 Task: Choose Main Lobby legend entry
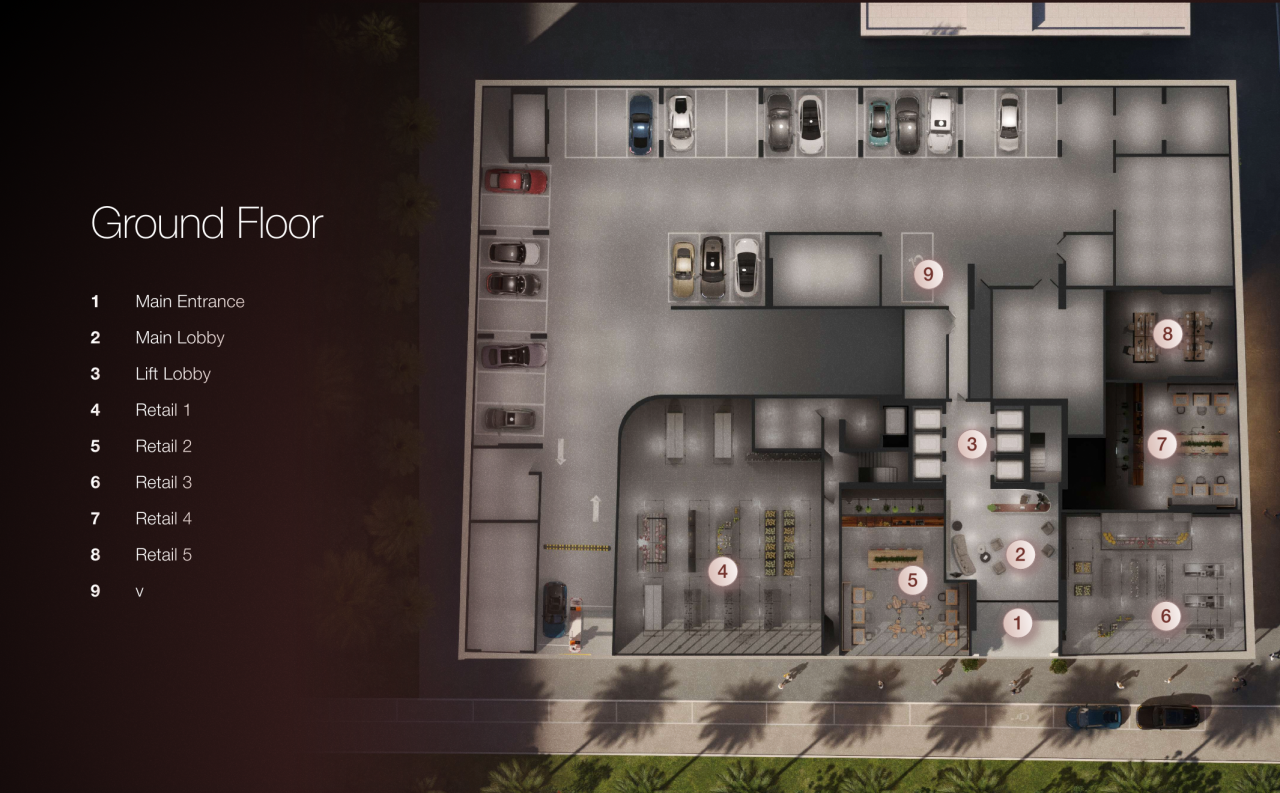click(179, 337)
